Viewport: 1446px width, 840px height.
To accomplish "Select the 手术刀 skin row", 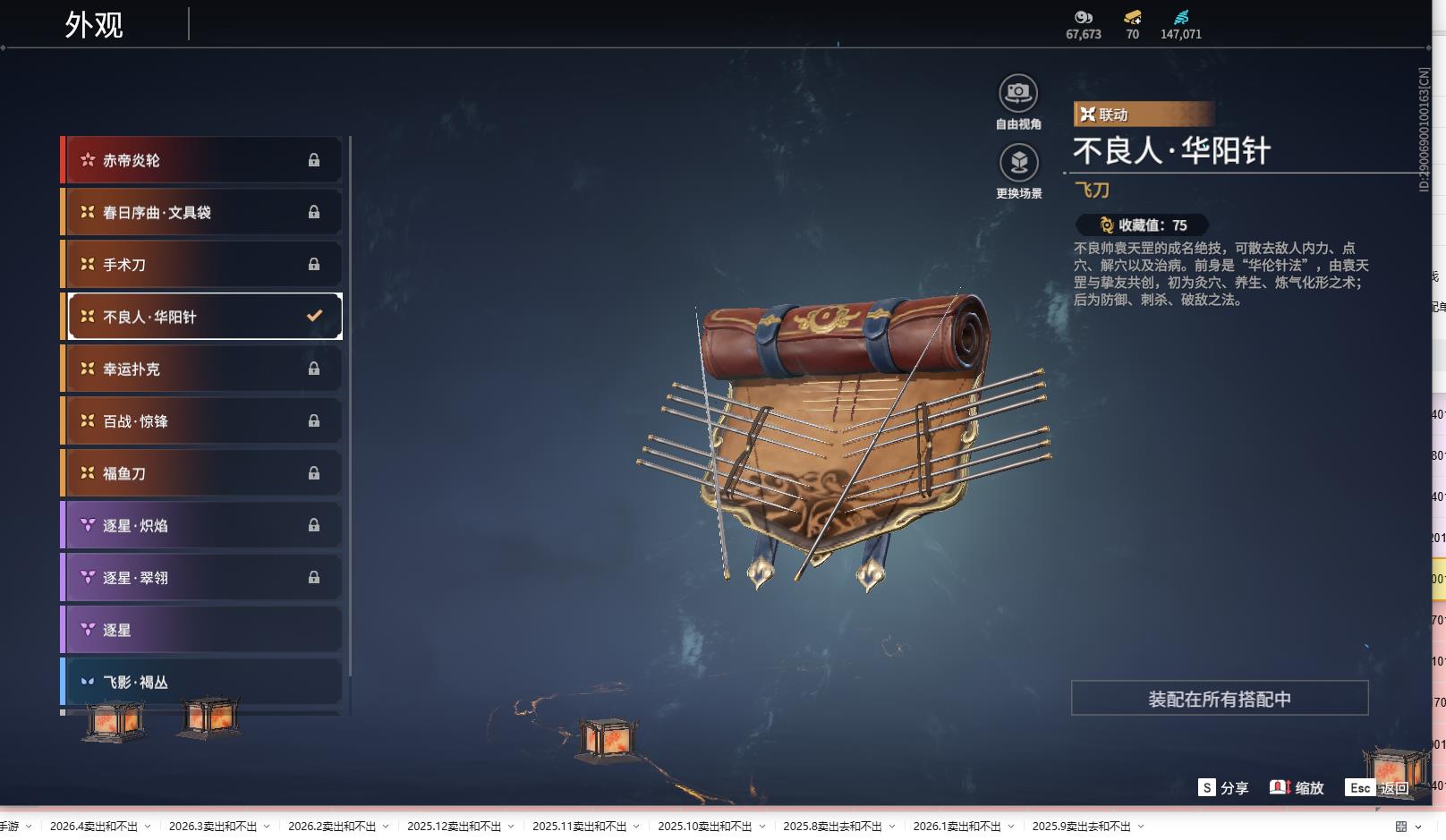I will (202, 265).
